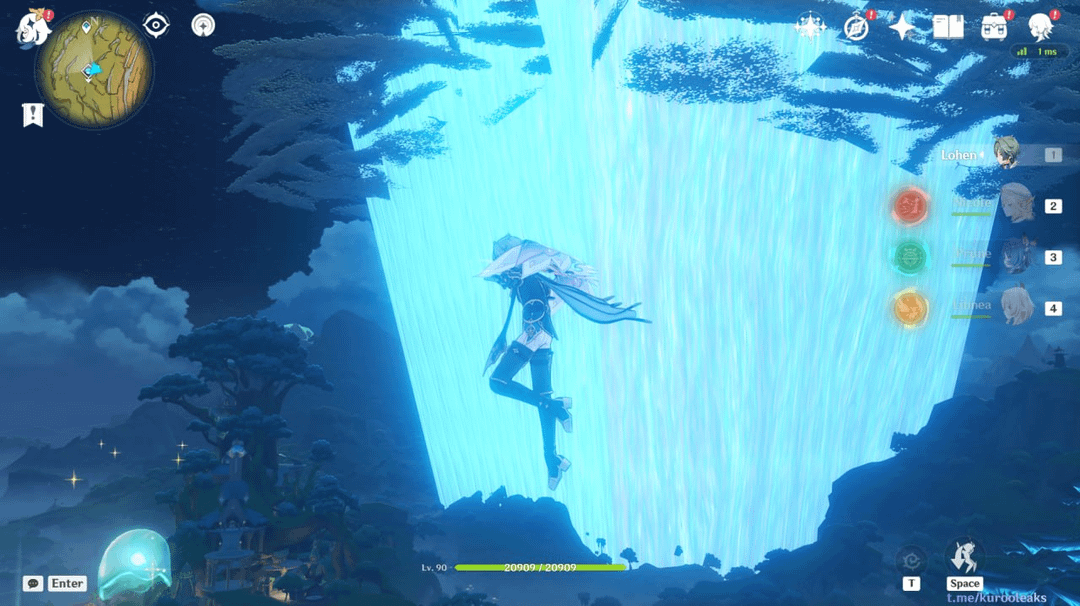Open the quest banner with exclamation mark
This screenshot has height=606, width=1080.
click(x=33, y=115)
